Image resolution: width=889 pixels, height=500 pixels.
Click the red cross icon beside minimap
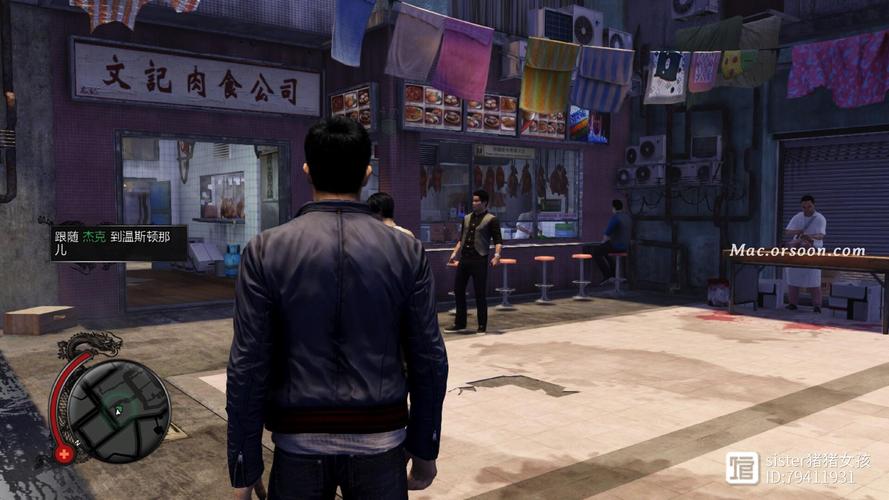click(65, 453)
